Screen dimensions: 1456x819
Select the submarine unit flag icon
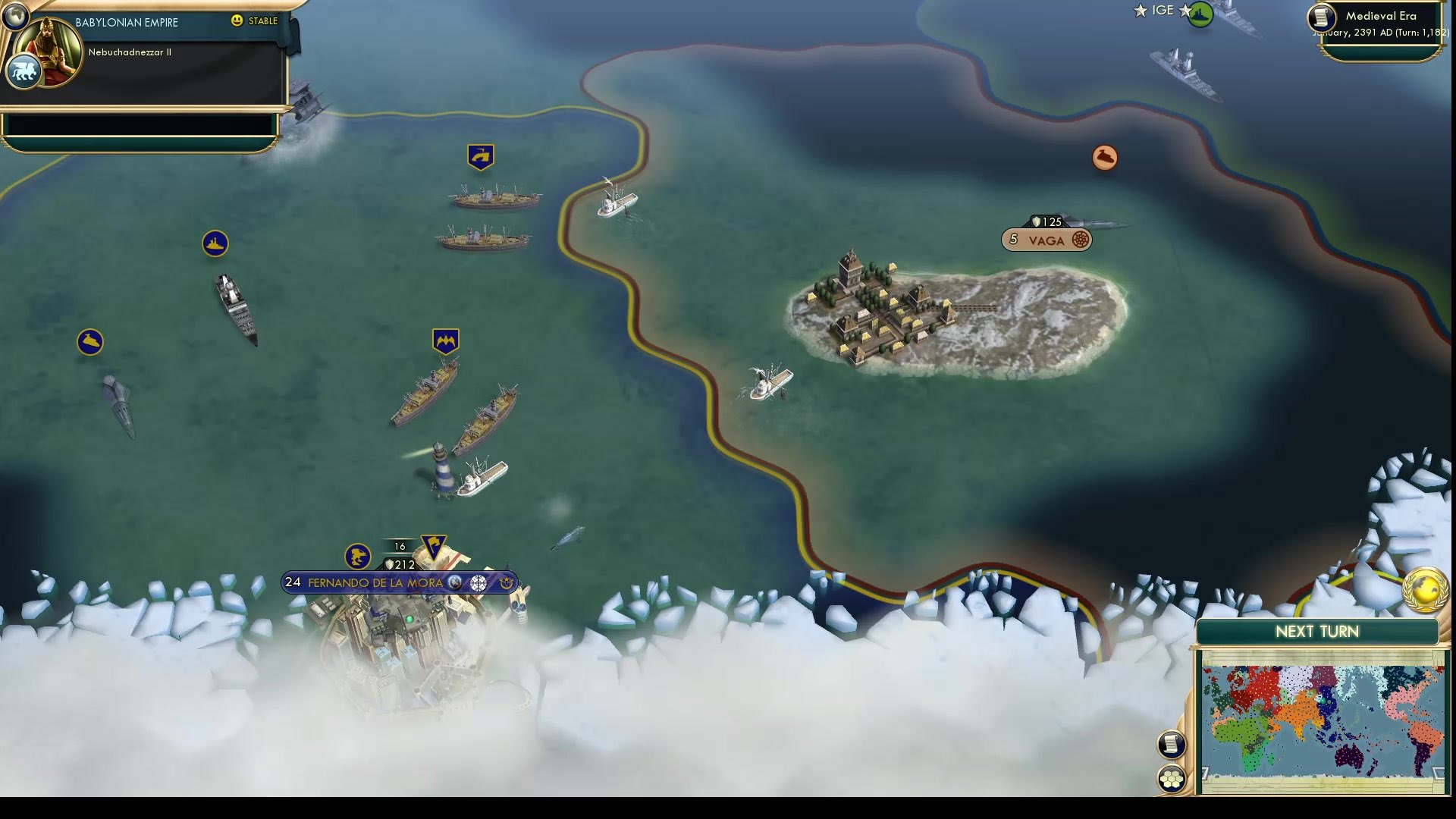(x=215, y=244)
